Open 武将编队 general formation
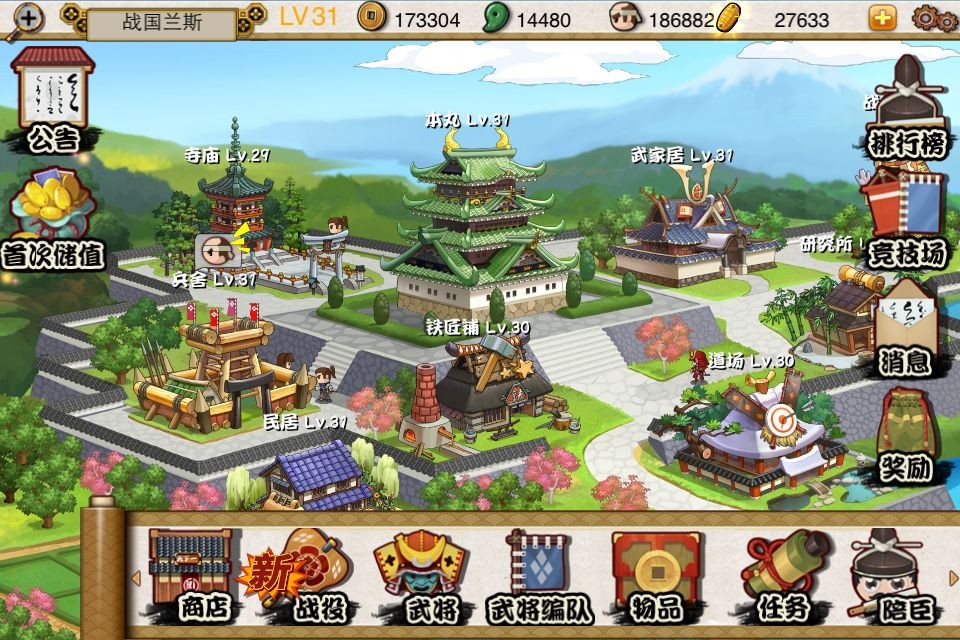Viewport: 960px width, 640px height. pyautogui.click(x=538, y=575)
